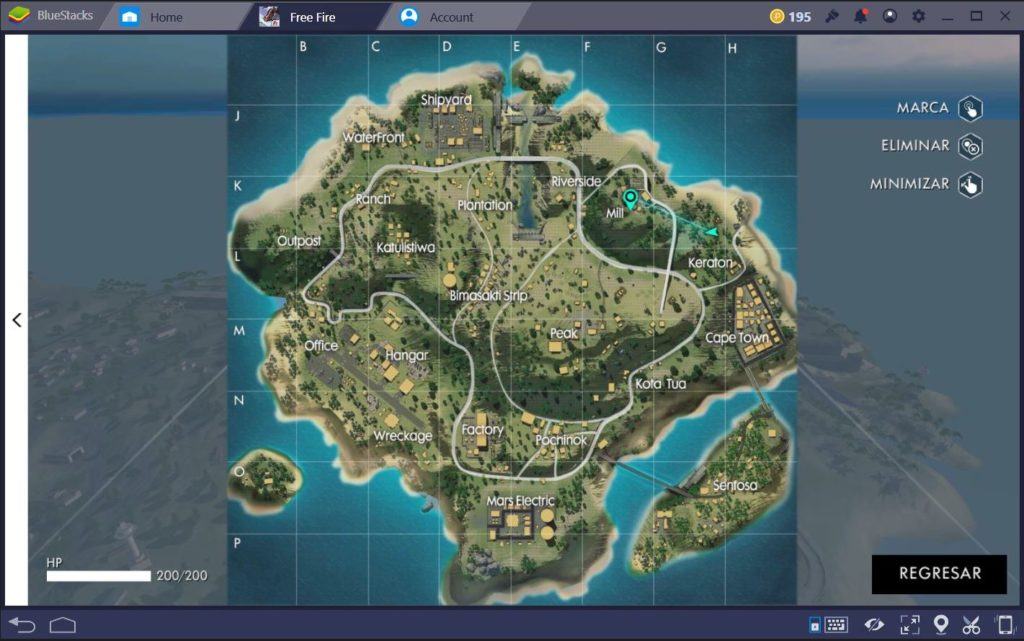Image resolution: width=1024 pixels, height=641 pixels.
Task: Expand the left side panel arrow
Action: click(16, 320)
